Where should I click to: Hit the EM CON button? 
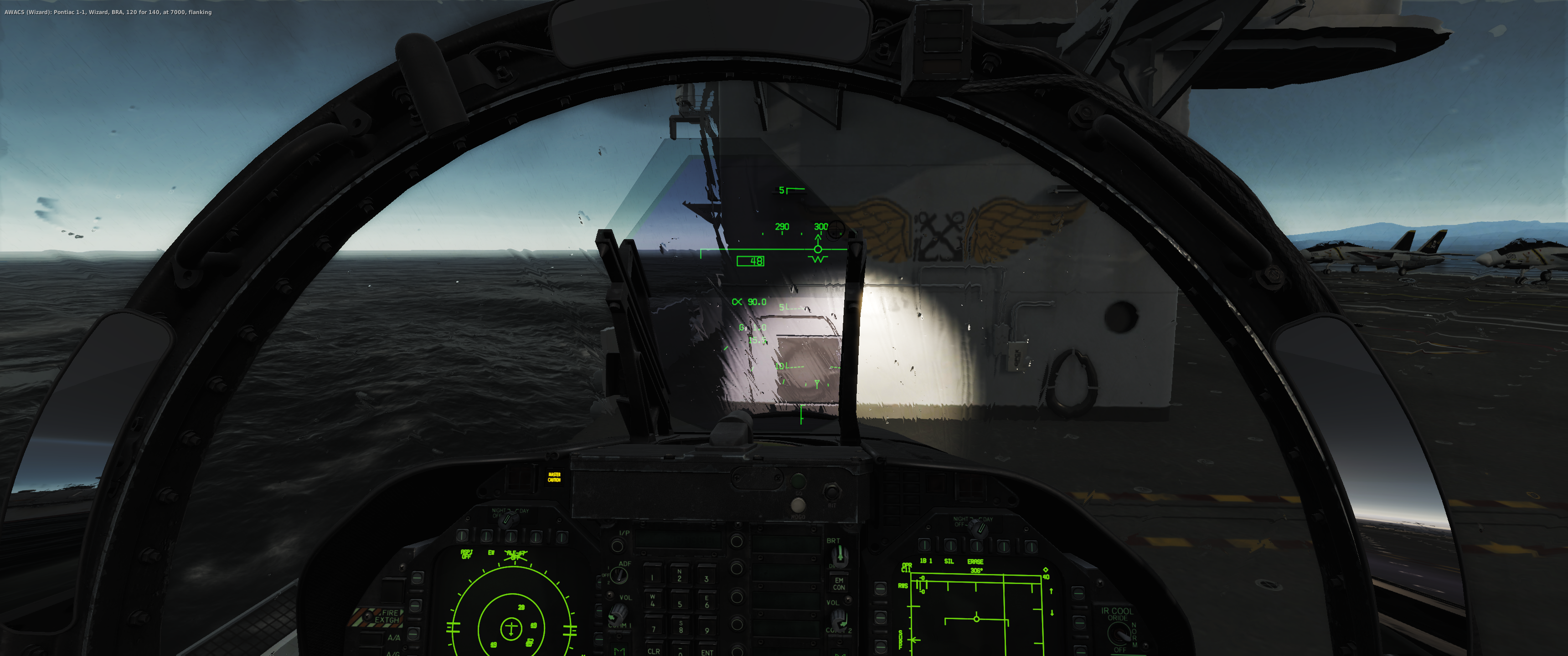click(x=839, y=584)
